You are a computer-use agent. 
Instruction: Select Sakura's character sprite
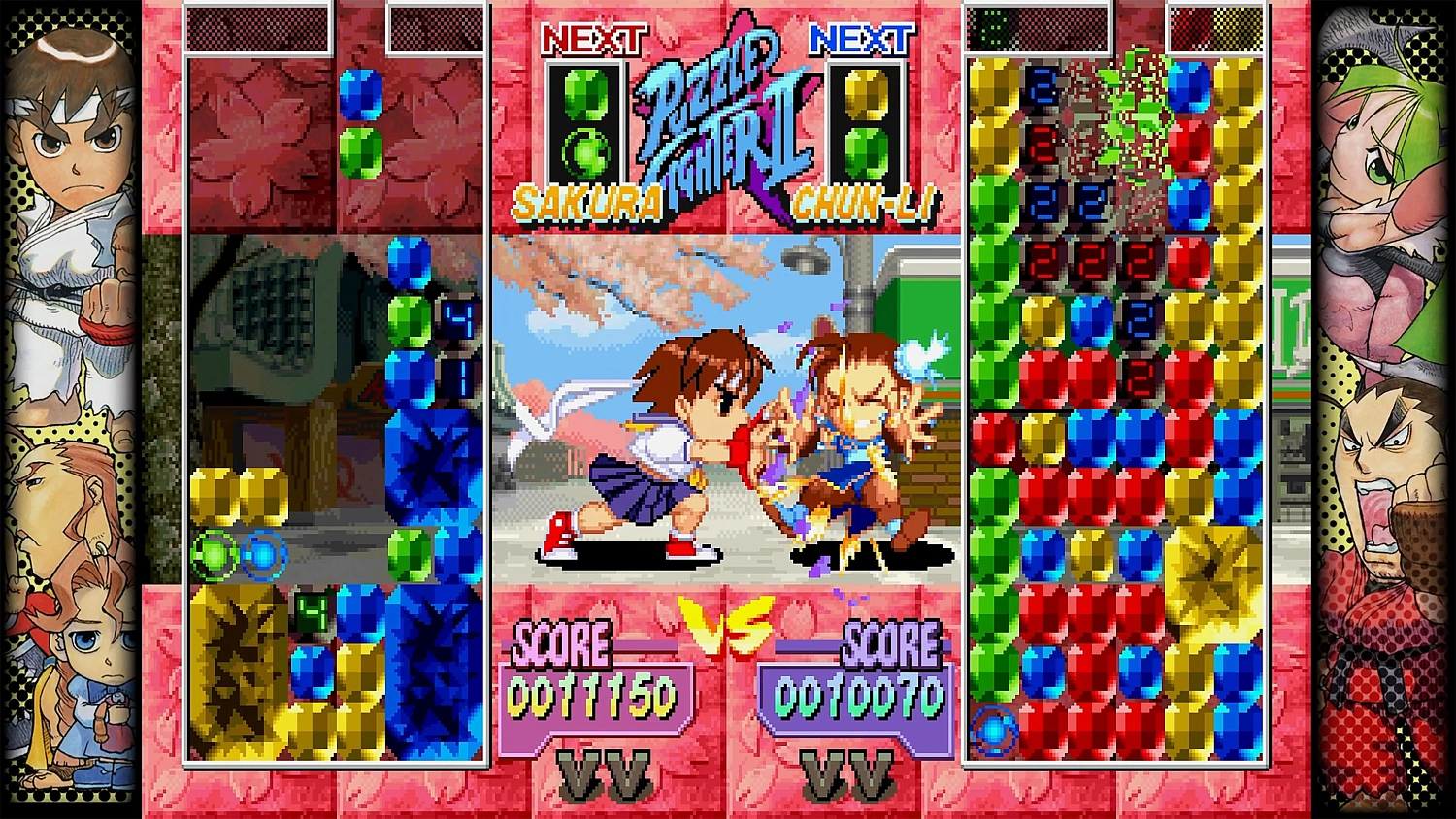(670, 437)
